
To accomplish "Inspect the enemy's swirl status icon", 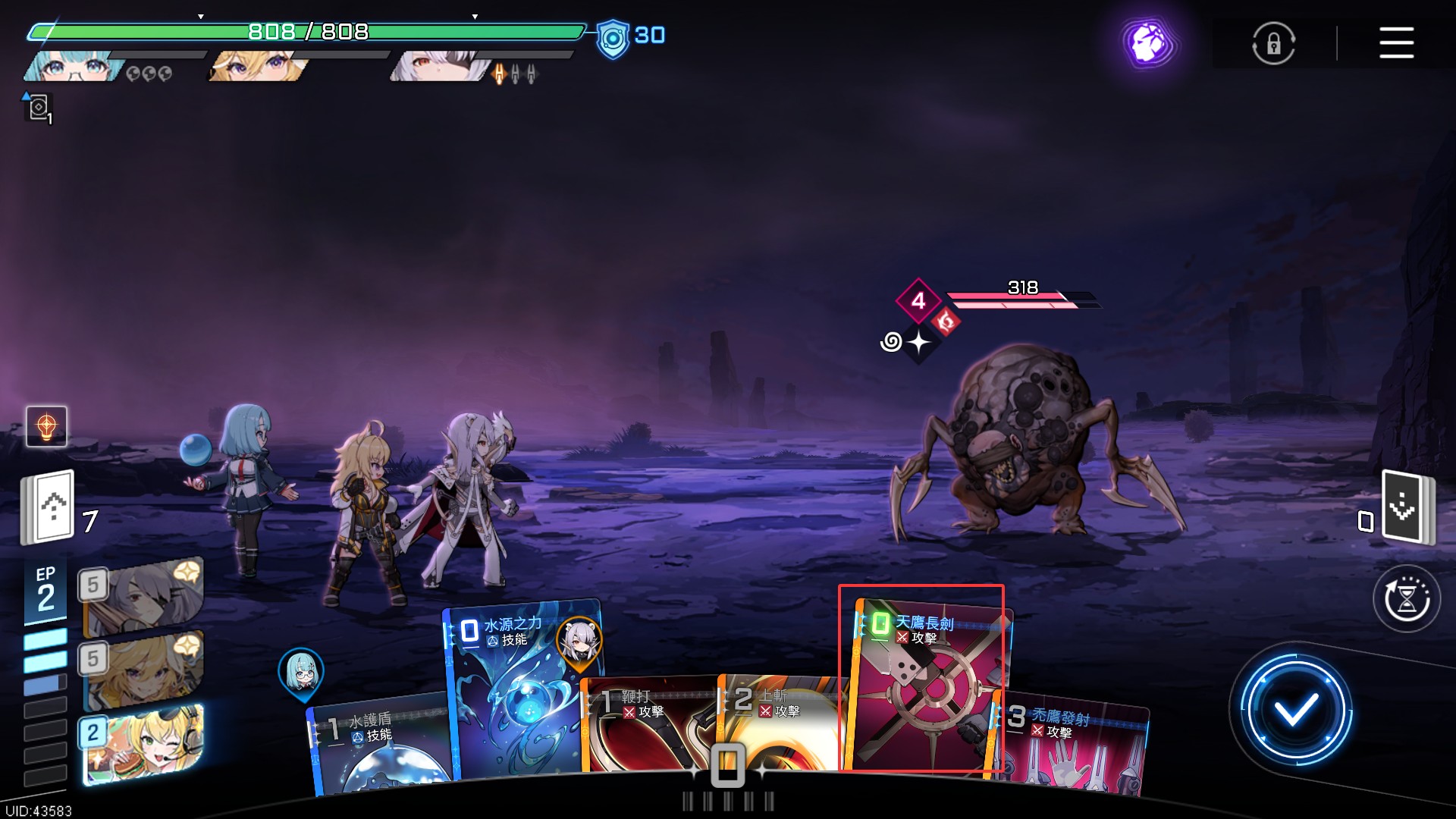I will [x=891, y=342].
